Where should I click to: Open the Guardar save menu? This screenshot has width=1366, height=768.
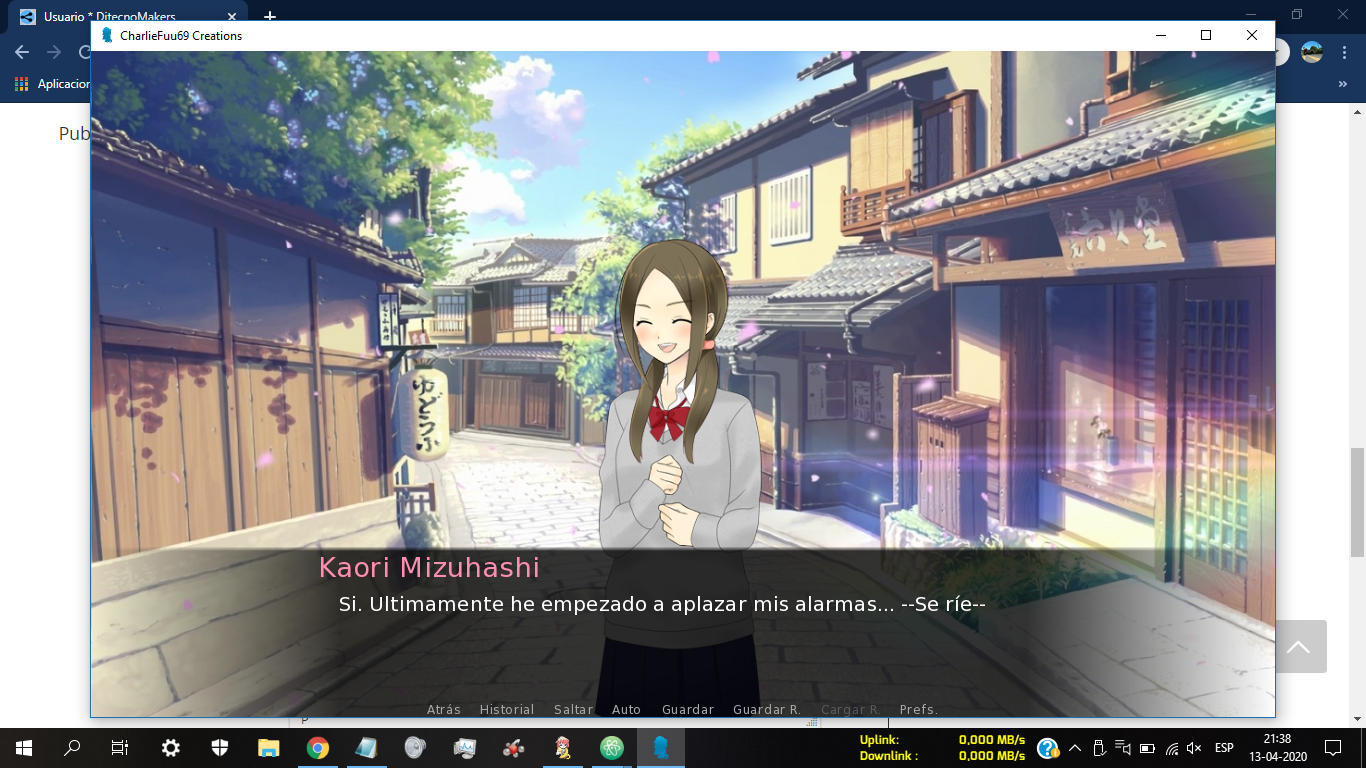[x=688, y=710]
